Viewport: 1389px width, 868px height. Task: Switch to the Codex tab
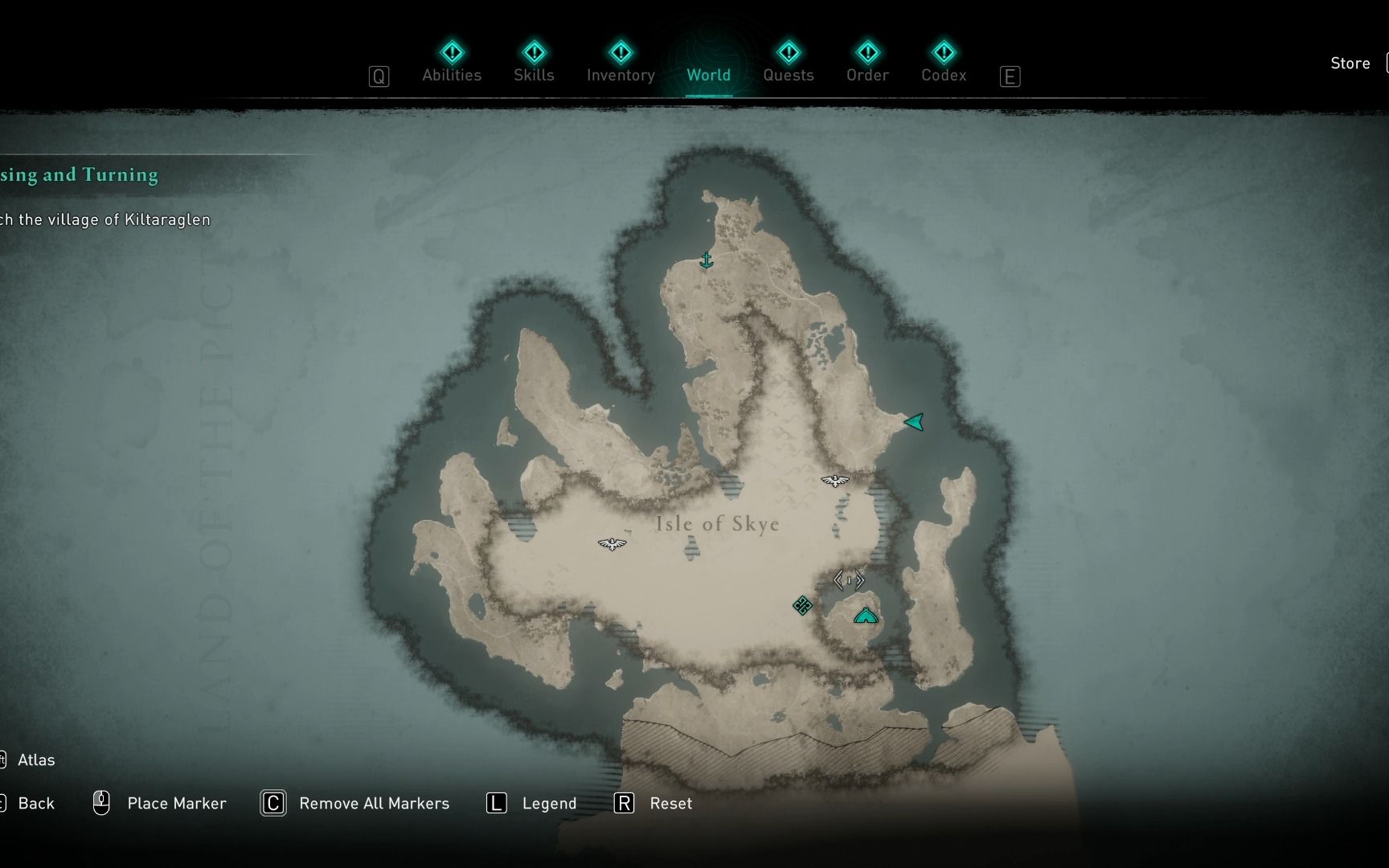tap(944, 64)
